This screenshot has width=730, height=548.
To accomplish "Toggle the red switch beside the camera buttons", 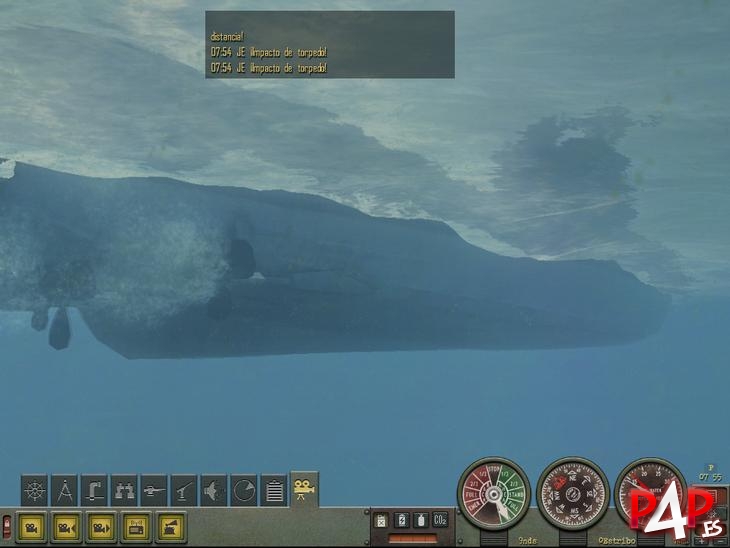I will [8, 527].
